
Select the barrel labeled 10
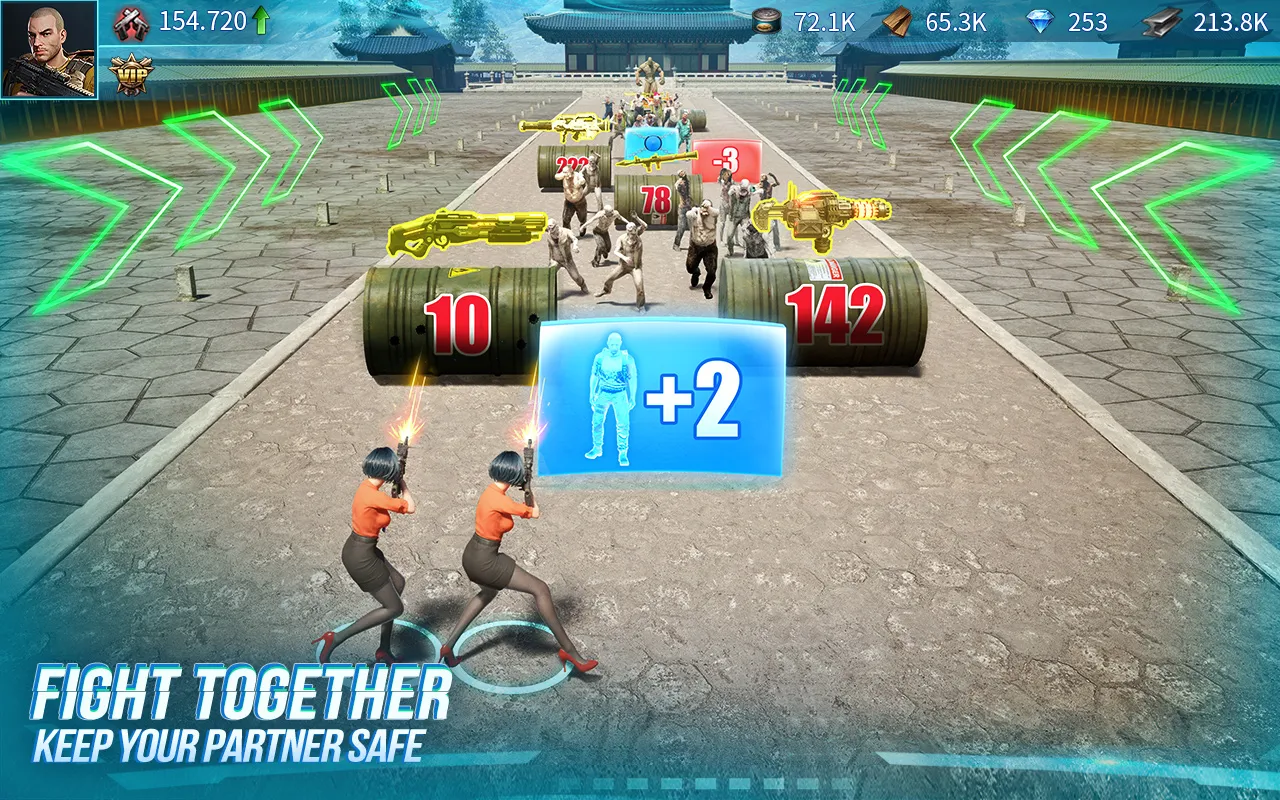[456, 322]
